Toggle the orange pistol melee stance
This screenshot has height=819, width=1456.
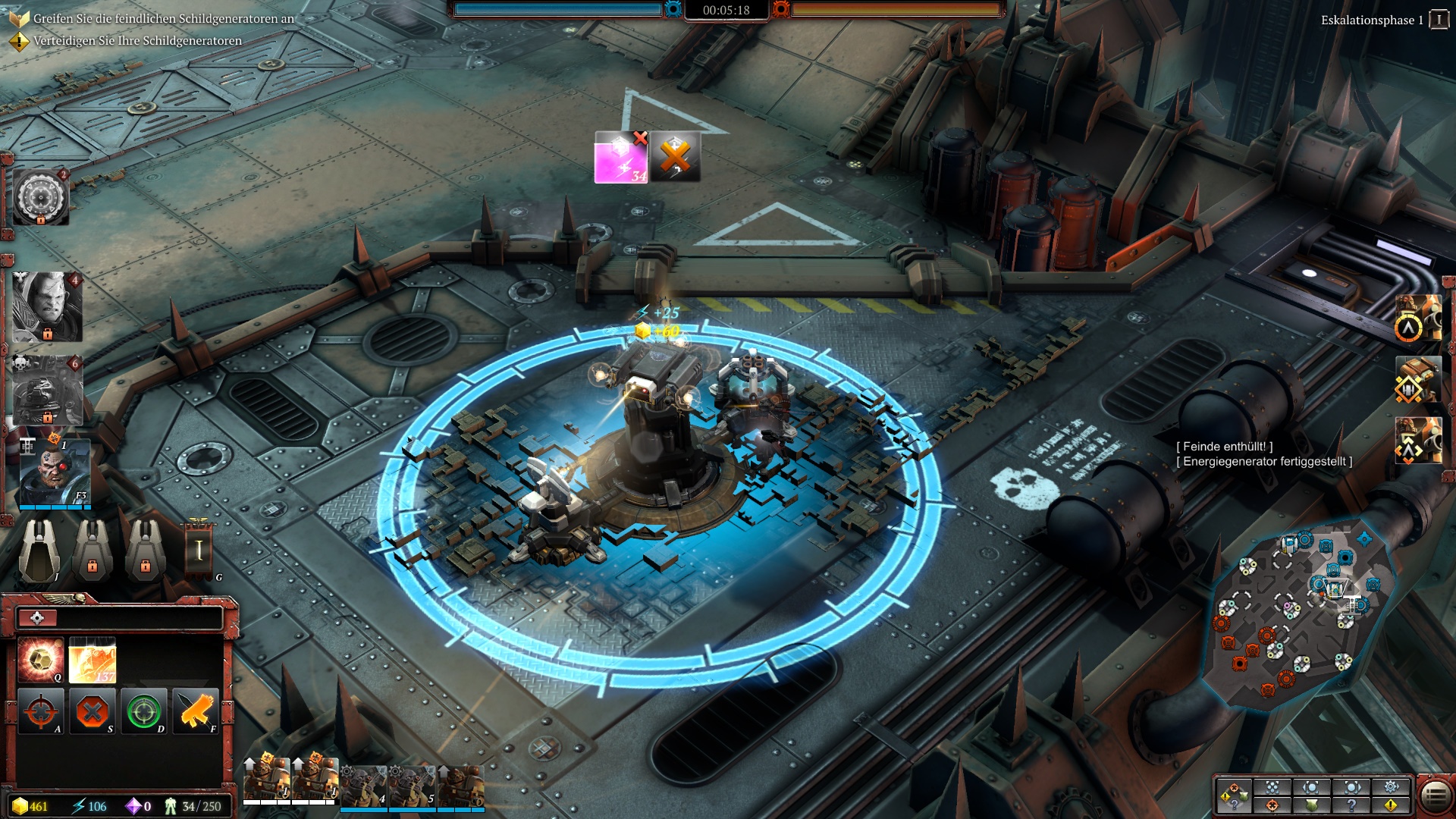pos(195,711)
